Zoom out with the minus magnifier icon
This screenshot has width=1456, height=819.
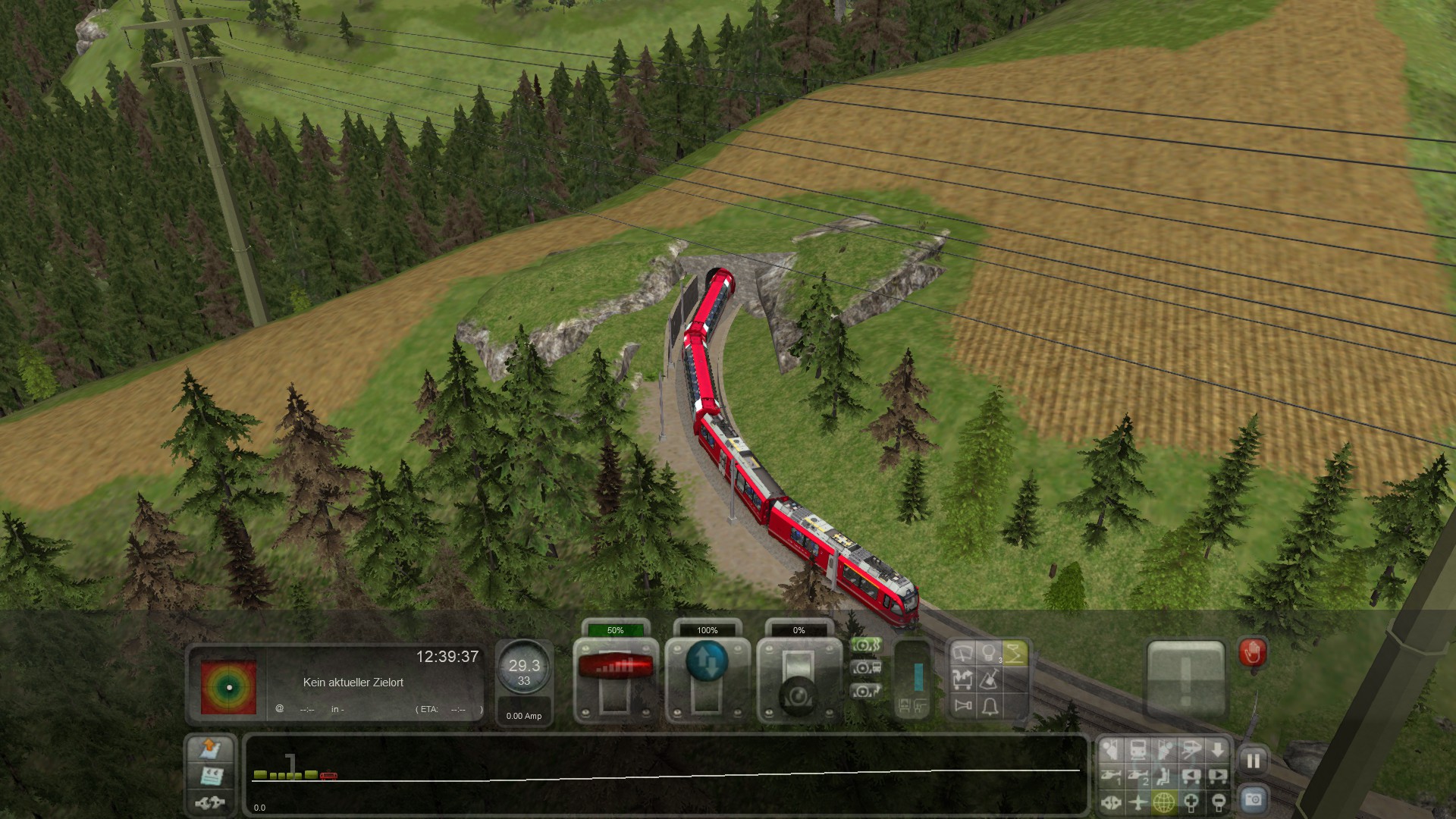pyautogui.click(x=1218, y=802)
